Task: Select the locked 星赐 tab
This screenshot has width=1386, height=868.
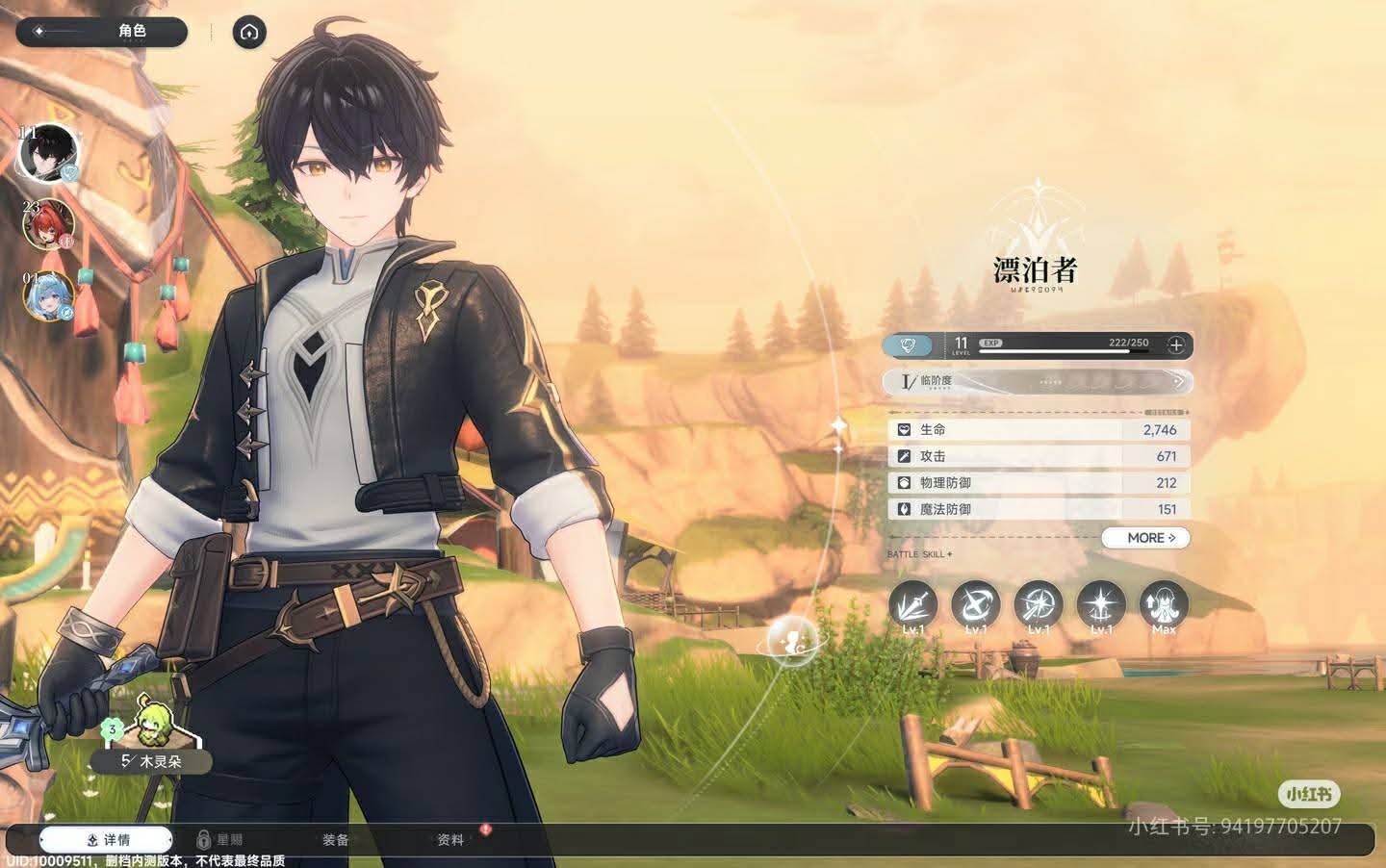Action: (219, 840)
